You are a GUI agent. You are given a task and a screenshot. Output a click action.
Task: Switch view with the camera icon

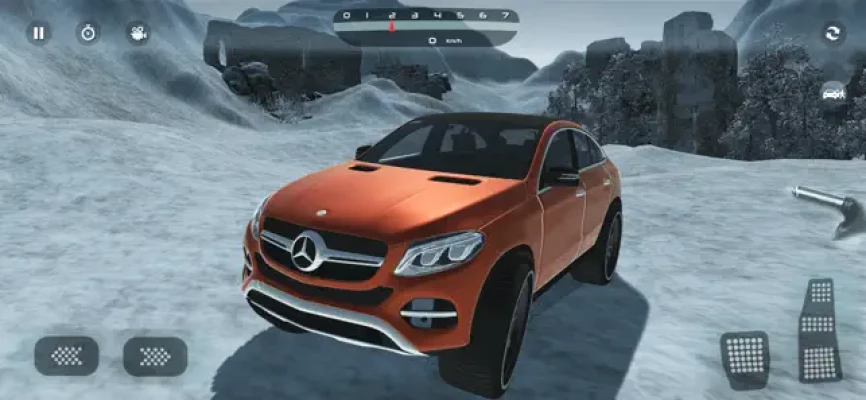click(x=138, y=33)
